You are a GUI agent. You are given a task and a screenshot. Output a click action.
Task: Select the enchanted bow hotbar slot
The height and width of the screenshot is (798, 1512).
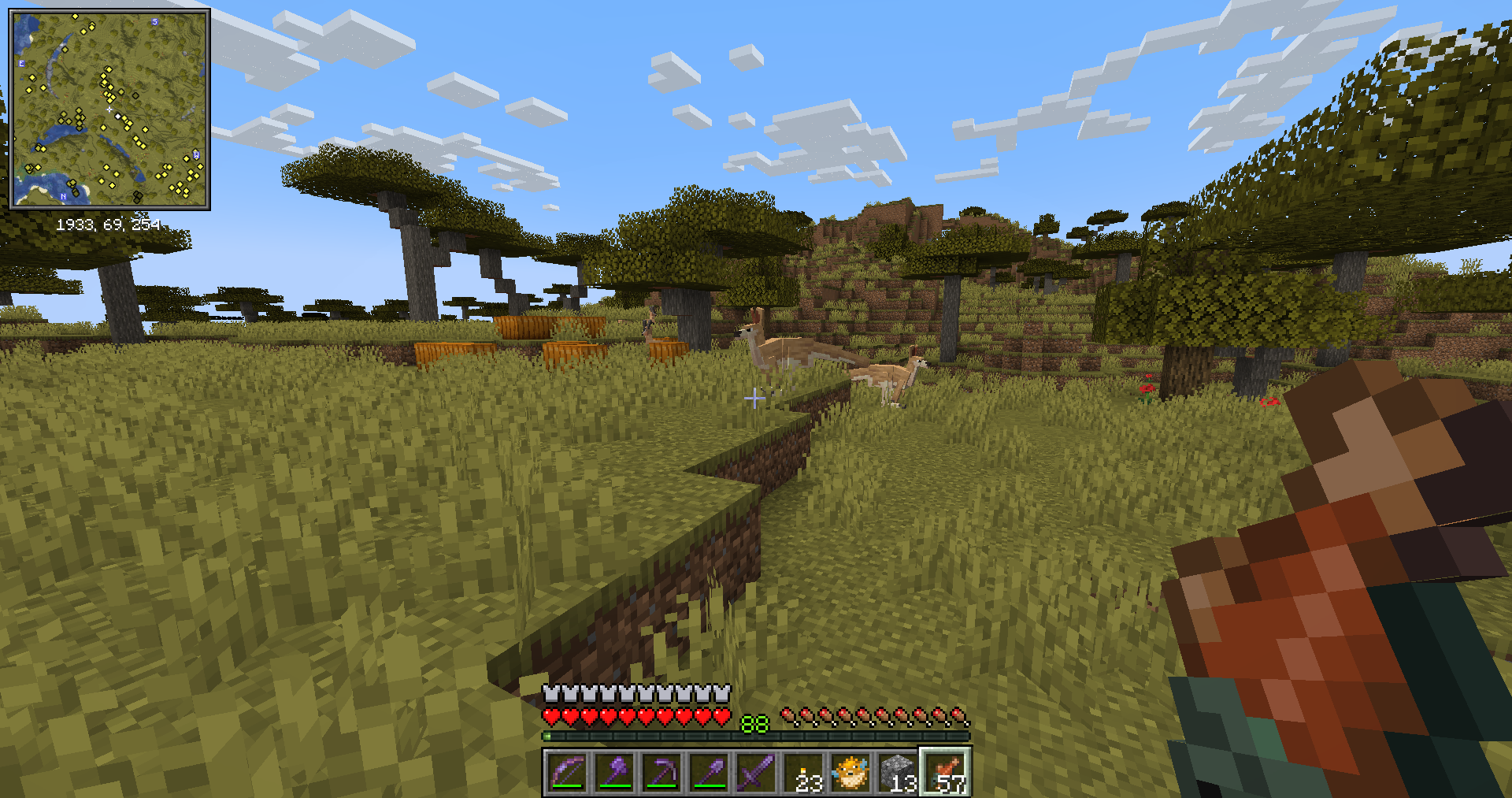tap(567, 772)
